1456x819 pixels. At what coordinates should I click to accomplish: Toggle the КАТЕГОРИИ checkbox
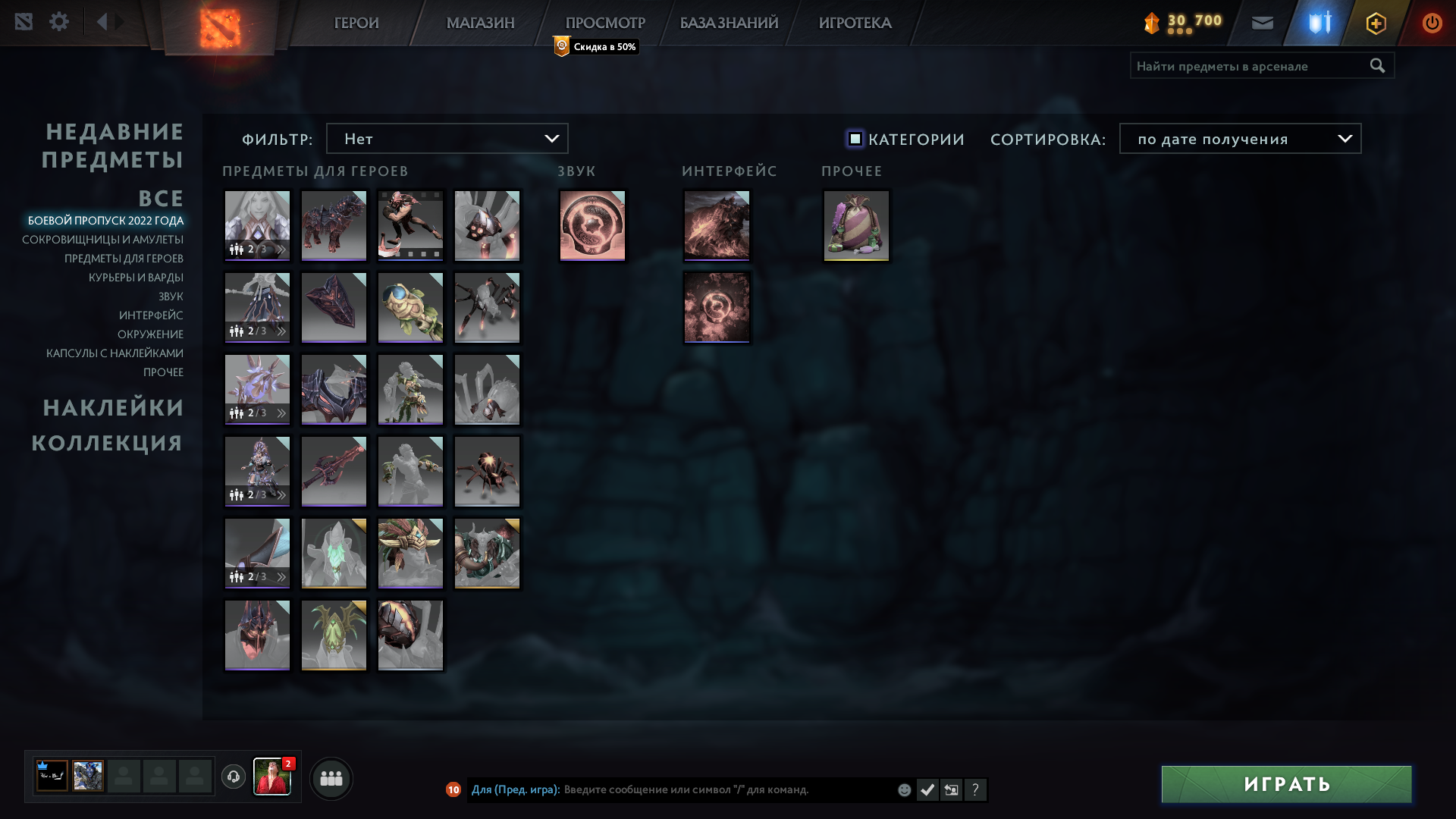[x=855, y=139]
